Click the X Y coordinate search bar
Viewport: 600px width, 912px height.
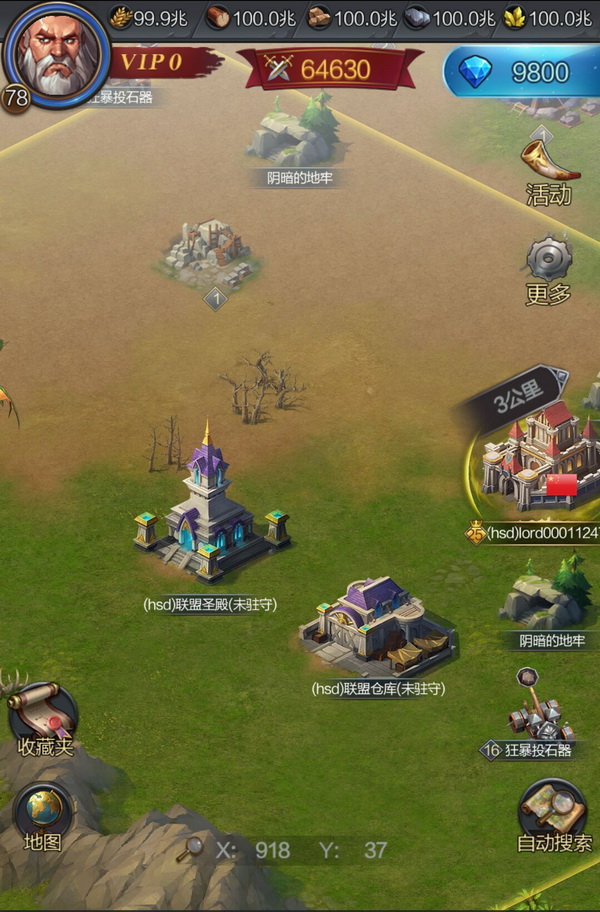[x=290, y=850]
